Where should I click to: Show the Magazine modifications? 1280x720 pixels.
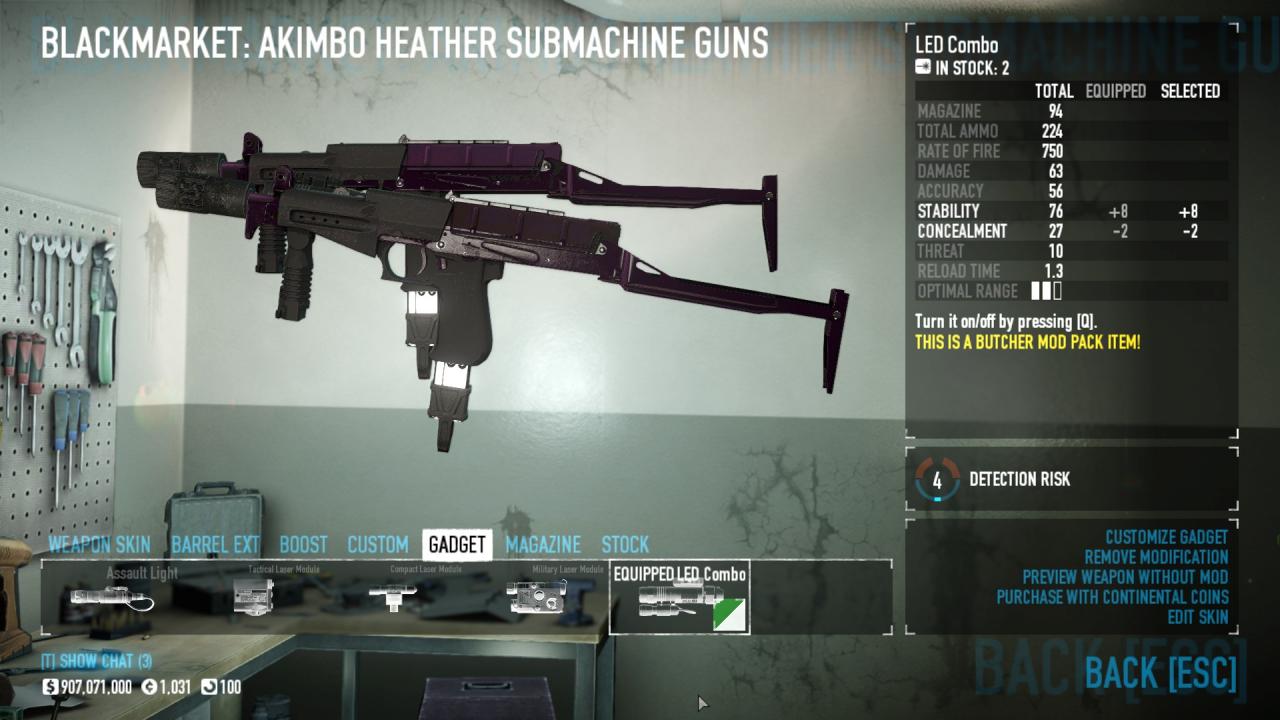tap(542, 545)
